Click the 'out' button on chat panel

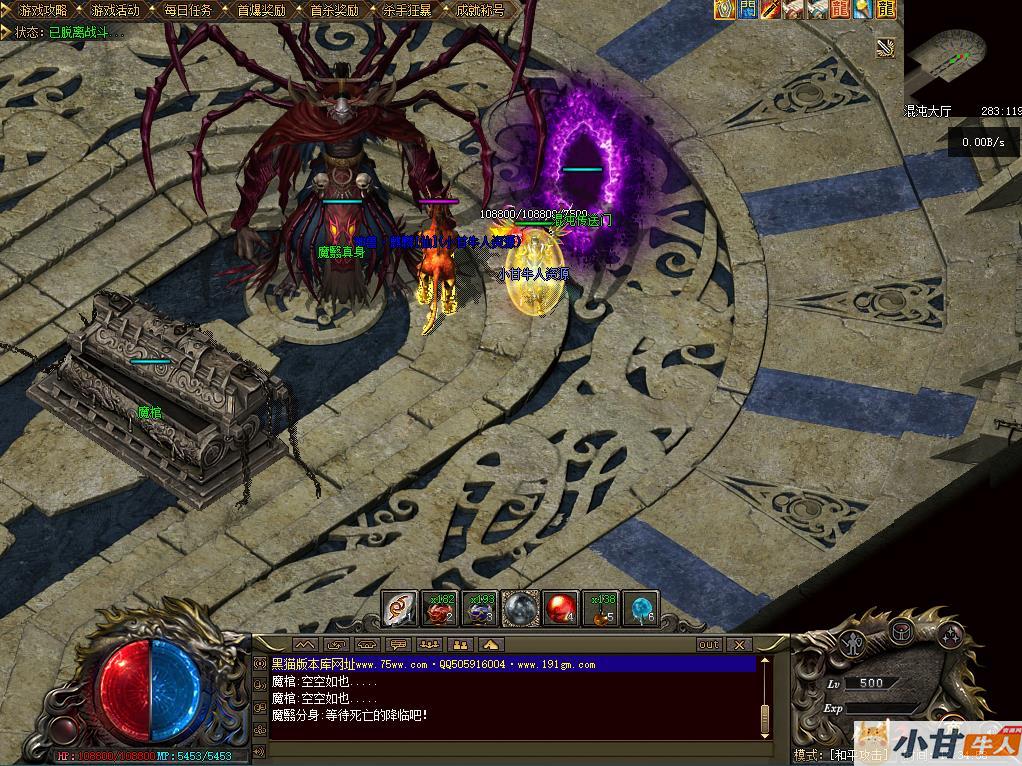(709, 645)
